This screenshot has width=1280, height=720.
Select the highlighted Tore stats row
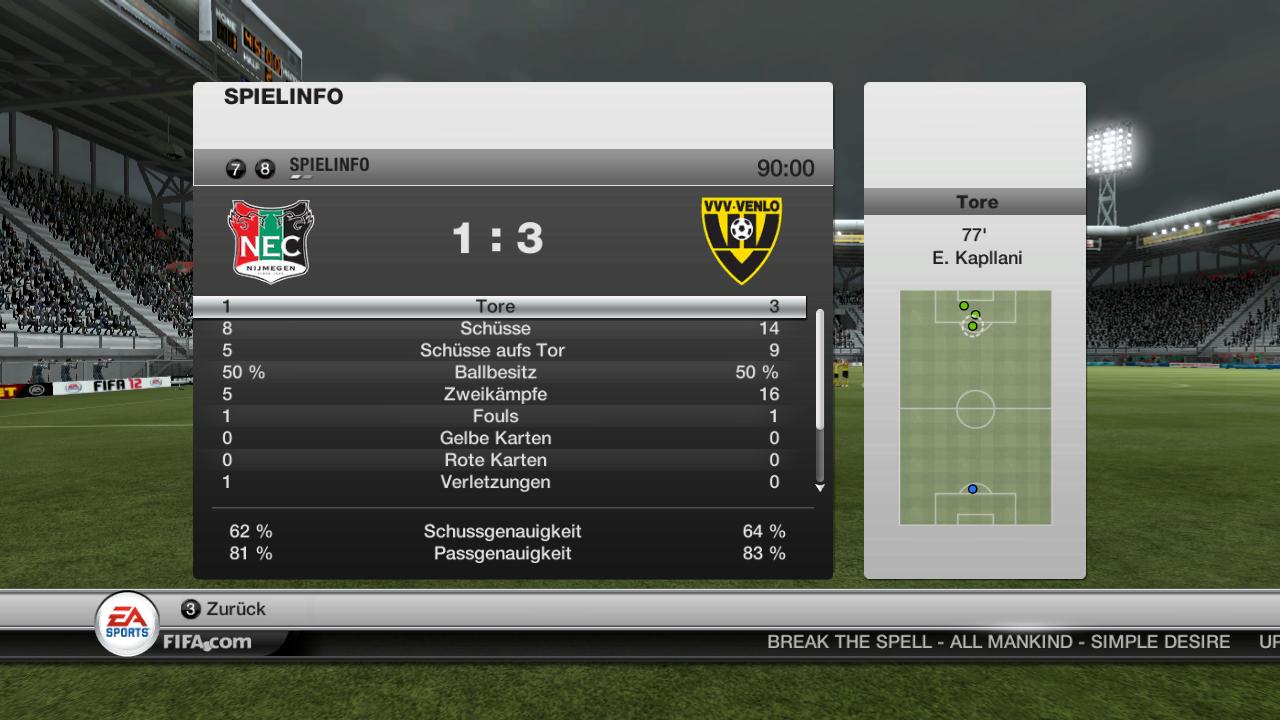pyautogui.click(x=497, y=307)
